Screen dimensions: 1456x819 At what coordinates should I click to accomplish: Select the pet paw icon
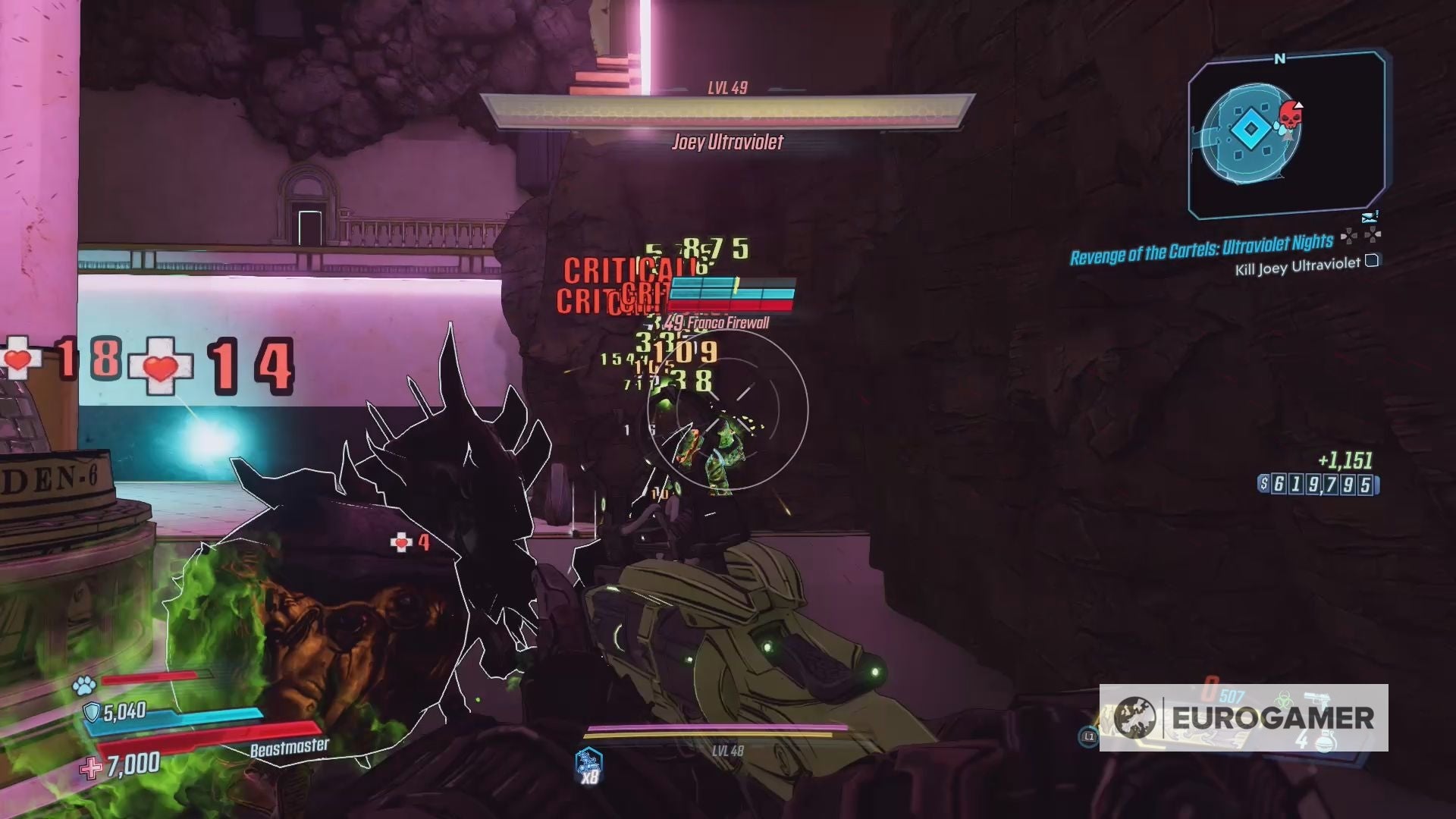click(84, 686)
